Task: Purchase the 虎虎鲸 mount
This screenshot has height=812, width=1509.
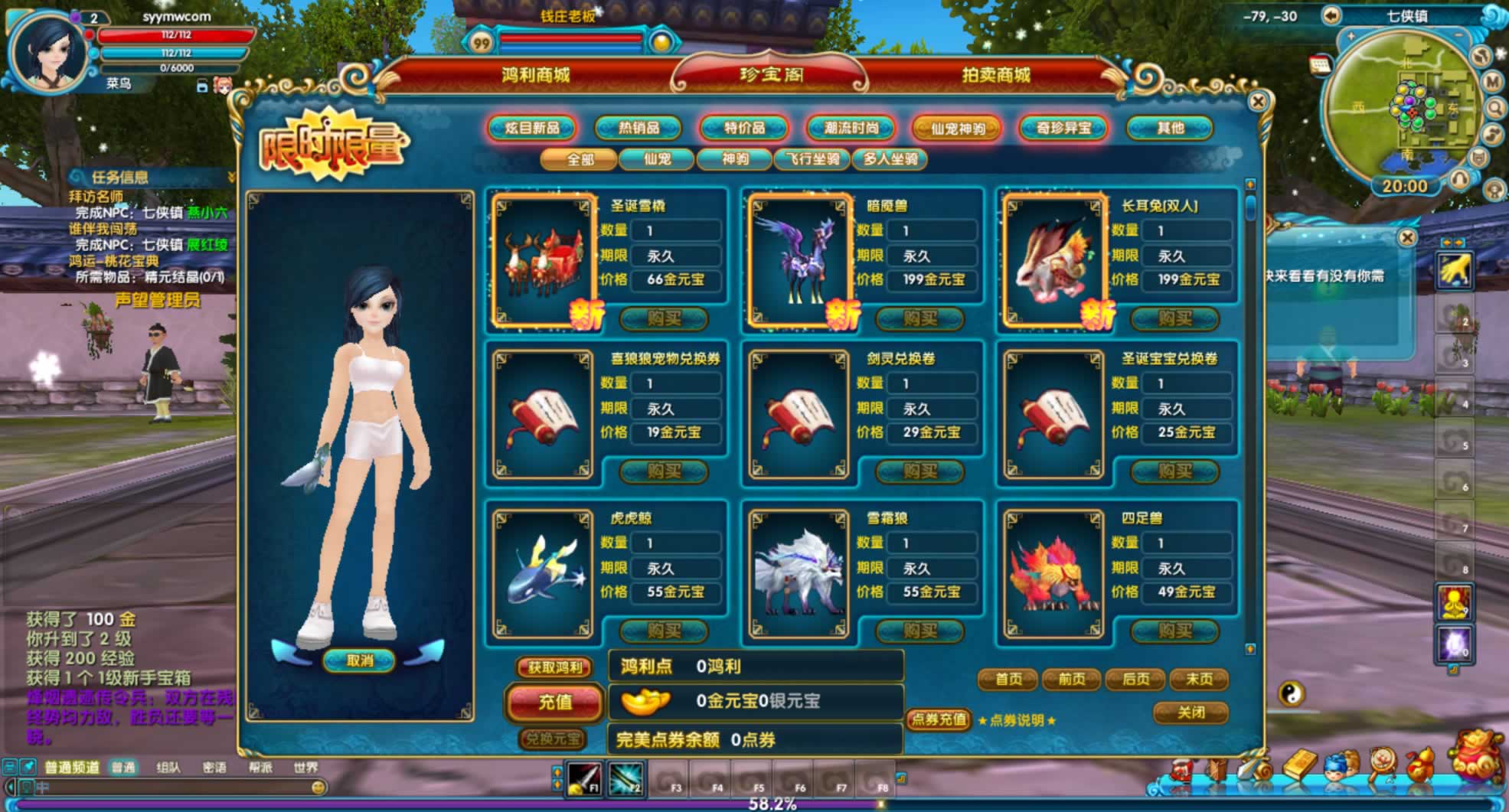Action: coord(663,631)
